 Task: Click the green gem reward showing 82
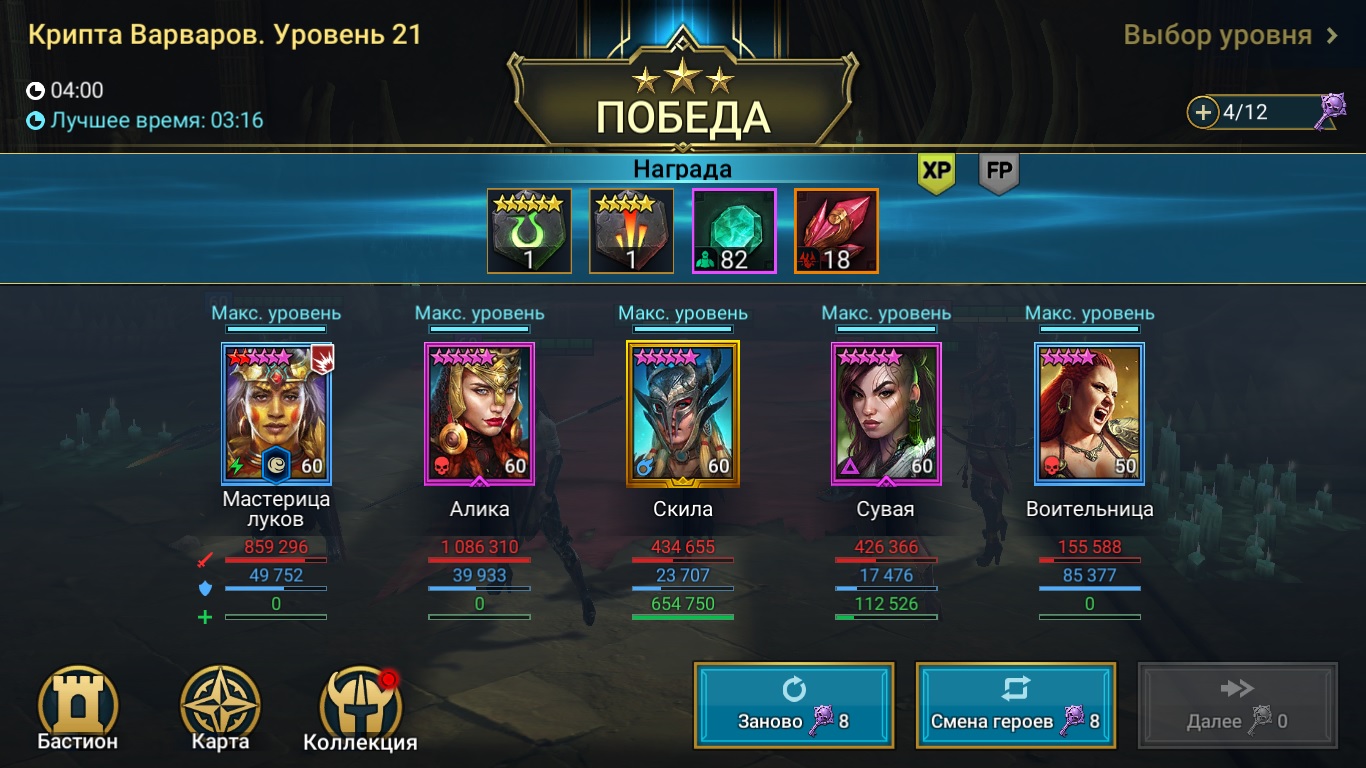(x=735, y=230)
